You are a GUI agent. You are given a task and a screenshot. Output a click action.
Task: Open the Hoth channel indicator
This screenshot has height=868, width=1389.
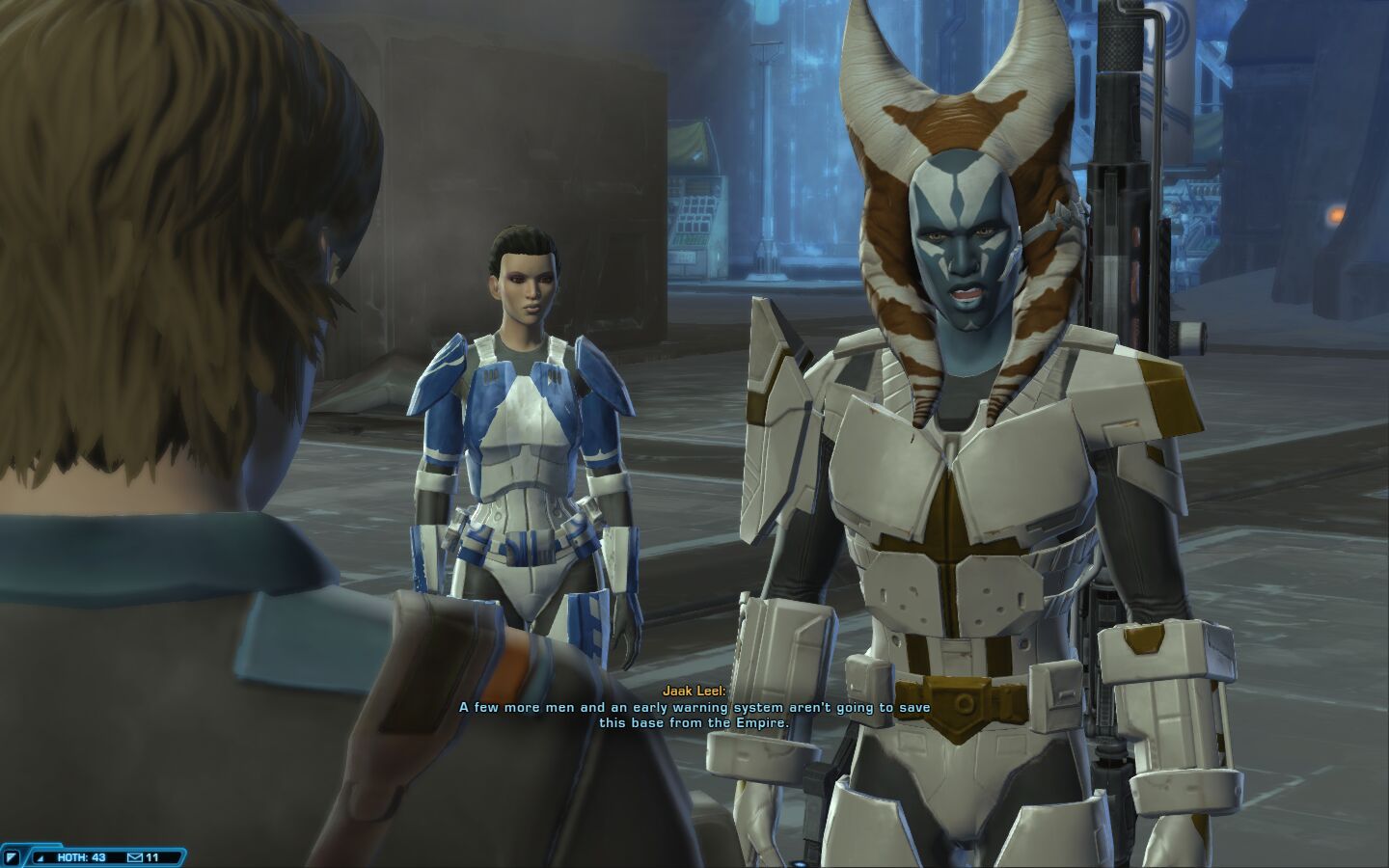pos(79,856)
